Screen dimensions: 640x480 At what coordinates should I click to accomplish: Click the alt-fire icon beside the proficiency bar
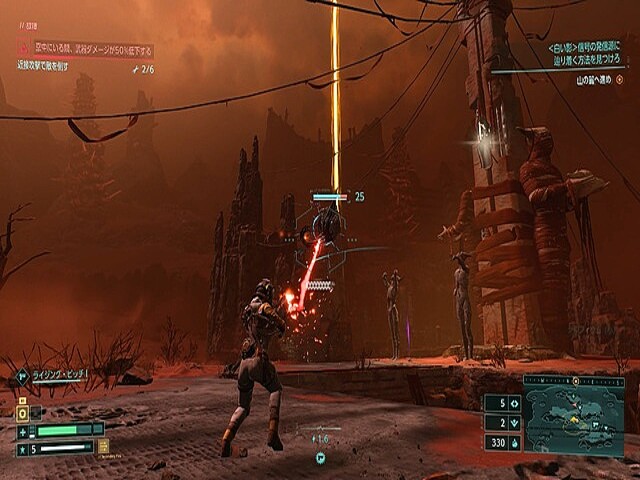[103, 447]
